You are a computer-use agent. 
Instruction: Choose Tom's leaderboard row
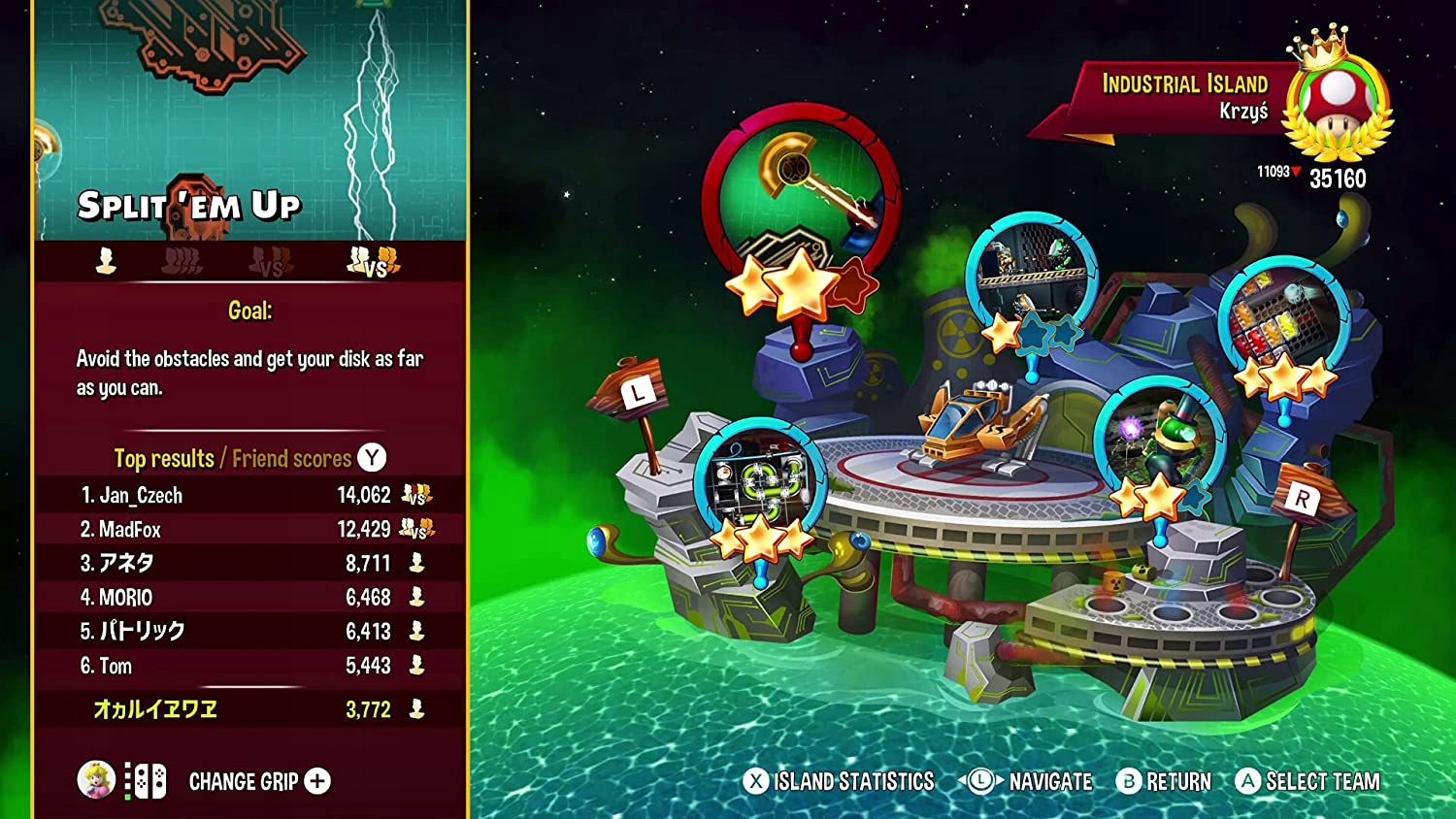pos(250,666)
